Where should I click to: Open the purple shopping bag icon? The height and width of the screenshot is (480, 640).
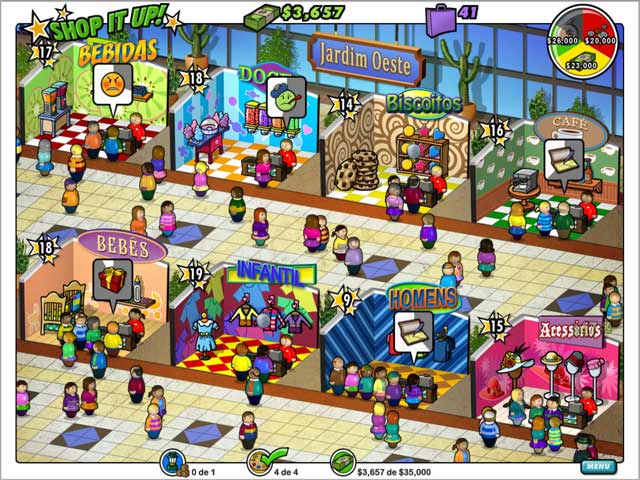point(439,17)
